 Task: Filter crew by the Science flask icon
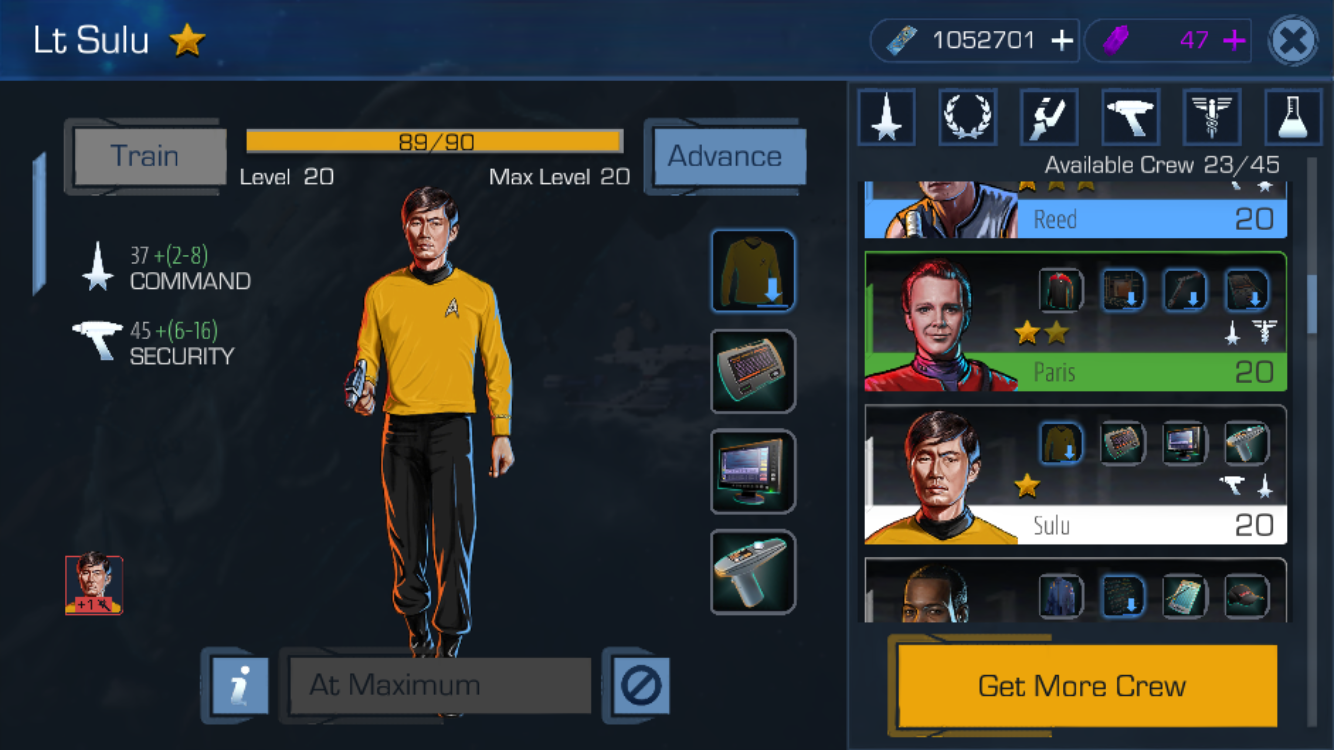pos(1293,117)
